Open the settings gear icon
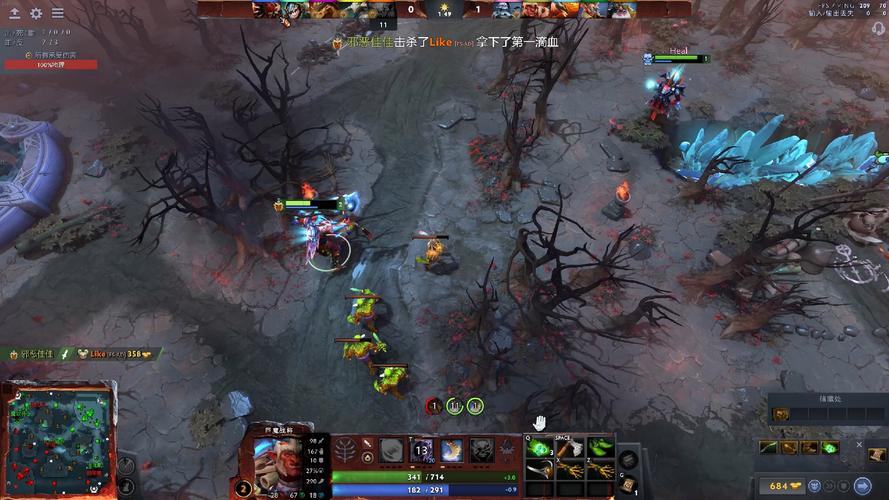 point(36,13)
